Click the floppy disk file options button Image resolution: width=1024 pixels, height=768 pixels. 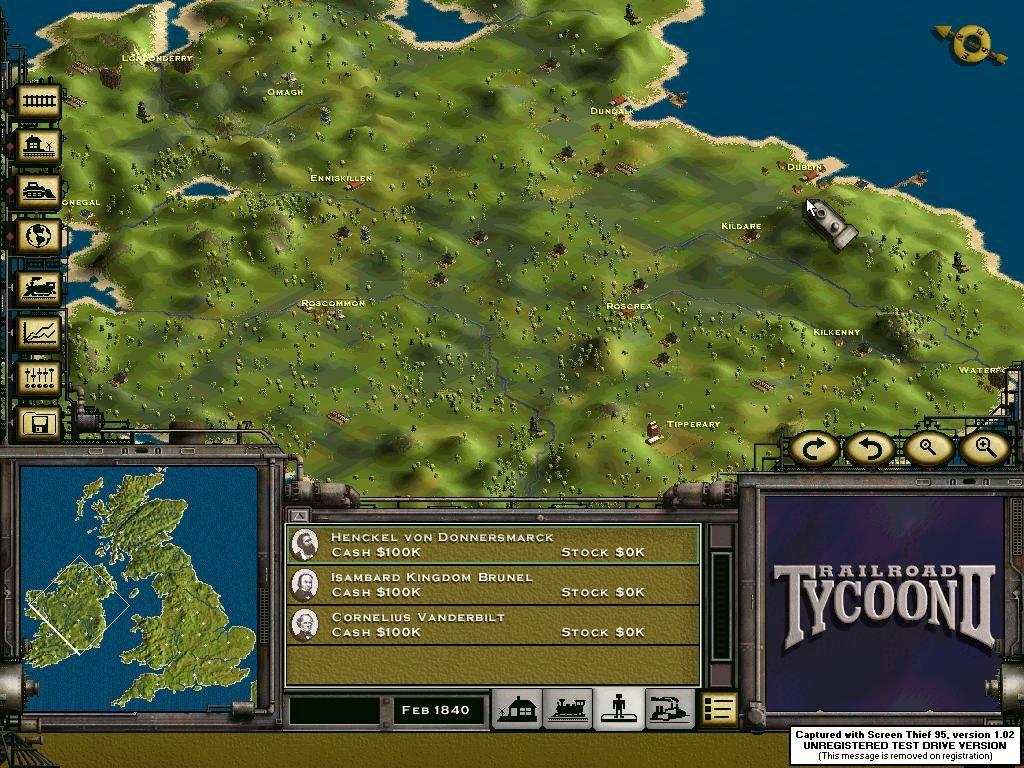tap(40, 424)
